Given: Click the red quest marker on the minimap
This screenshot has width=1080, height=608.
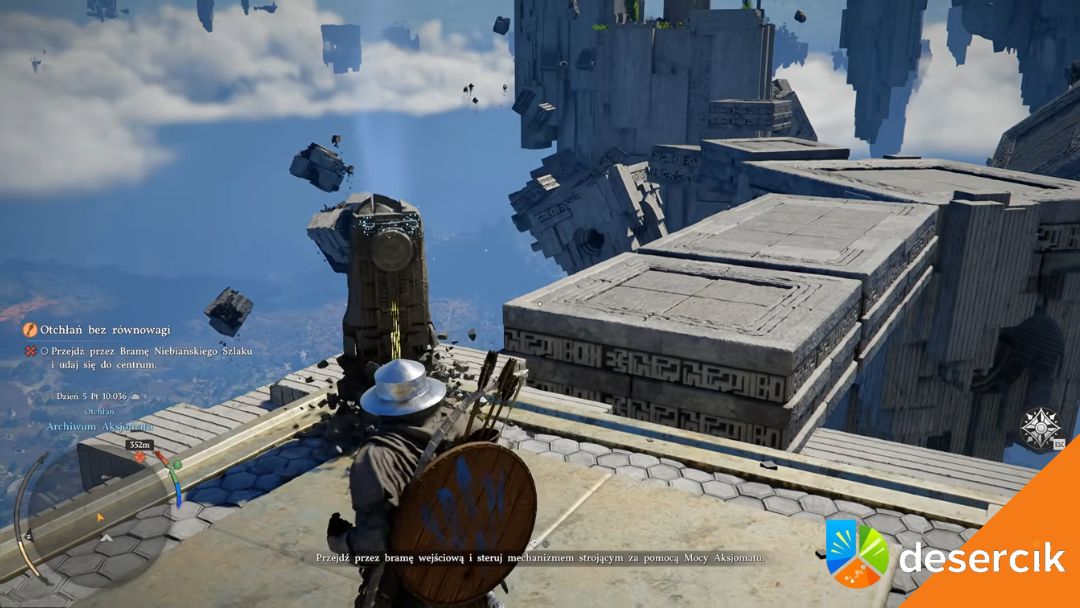Looking at the screenshot, I should click(139, 458).
